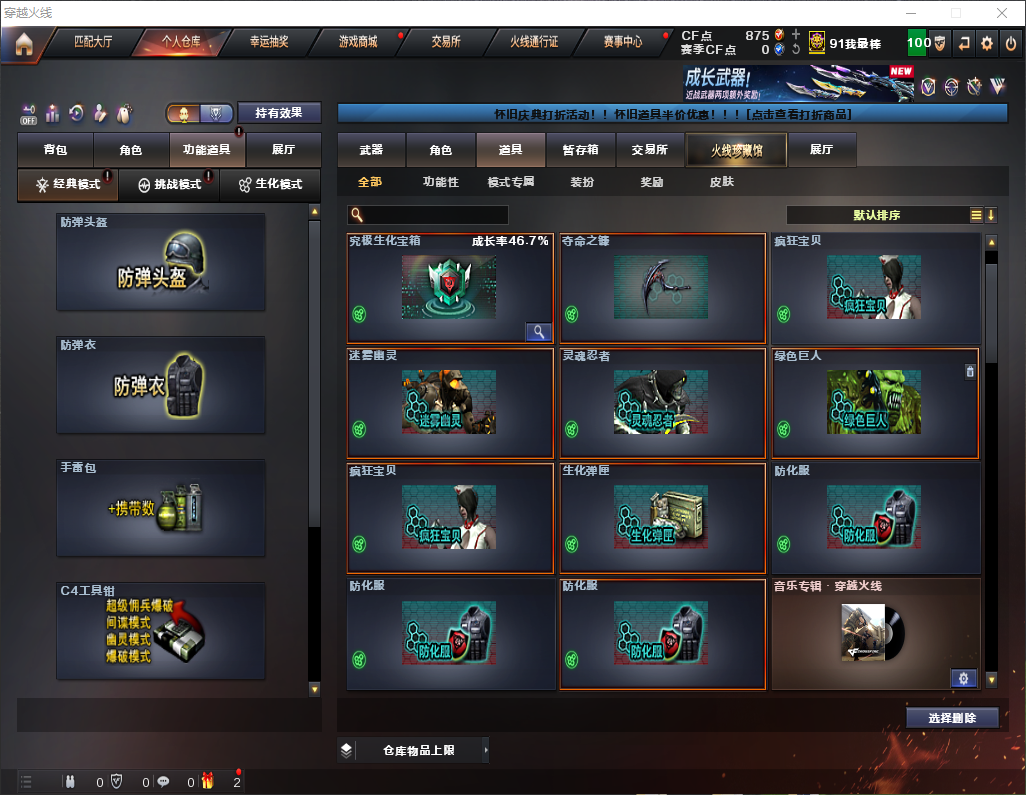Click the 选择删除 button
The image size is (1026, 795).
[x=952, y=718]
